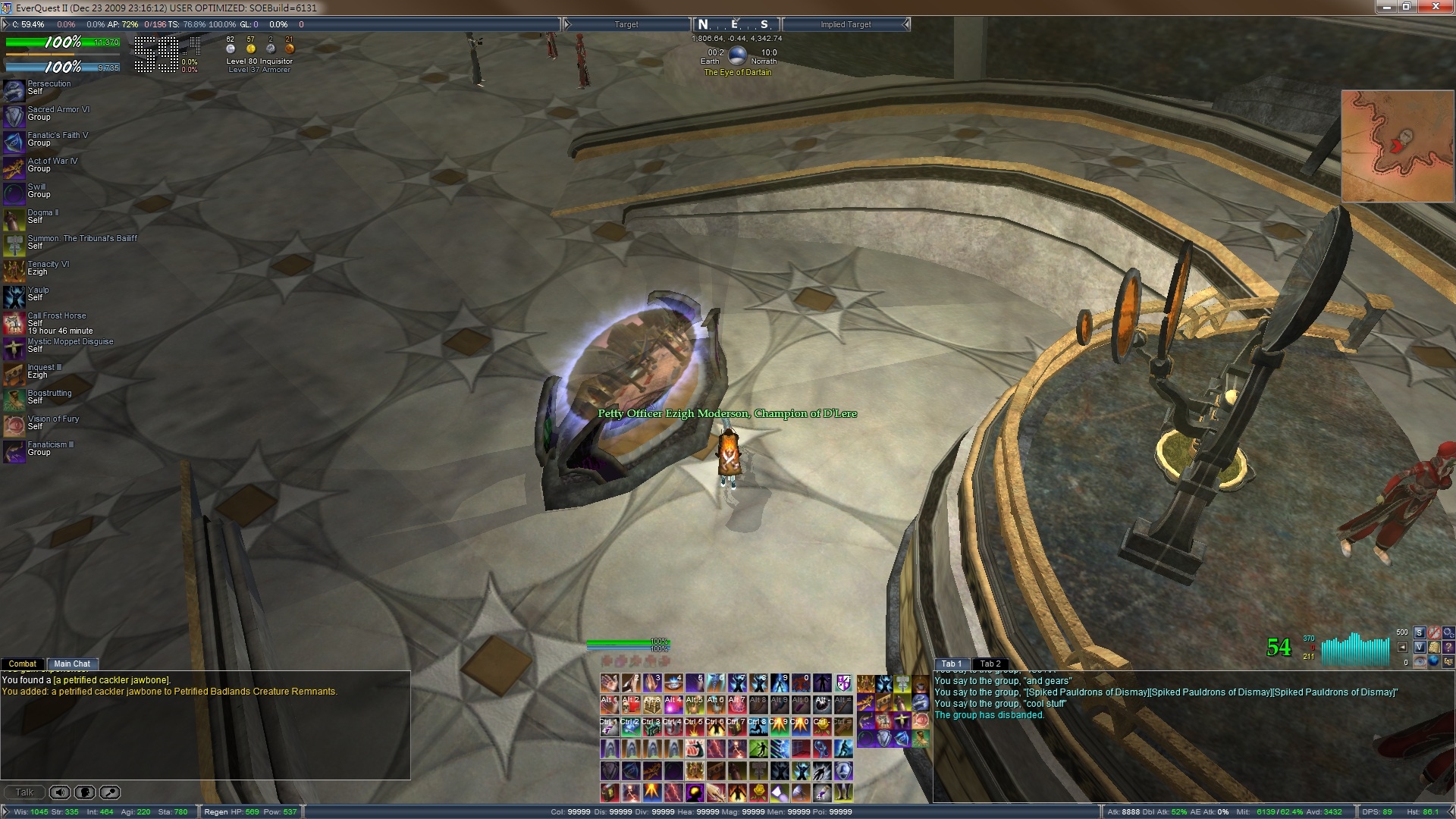Use the Ctrl 8 sprinting figure ability
The height and width of the screenshot is (819, 1456).
pyautogui.click(x=758, y=727)
